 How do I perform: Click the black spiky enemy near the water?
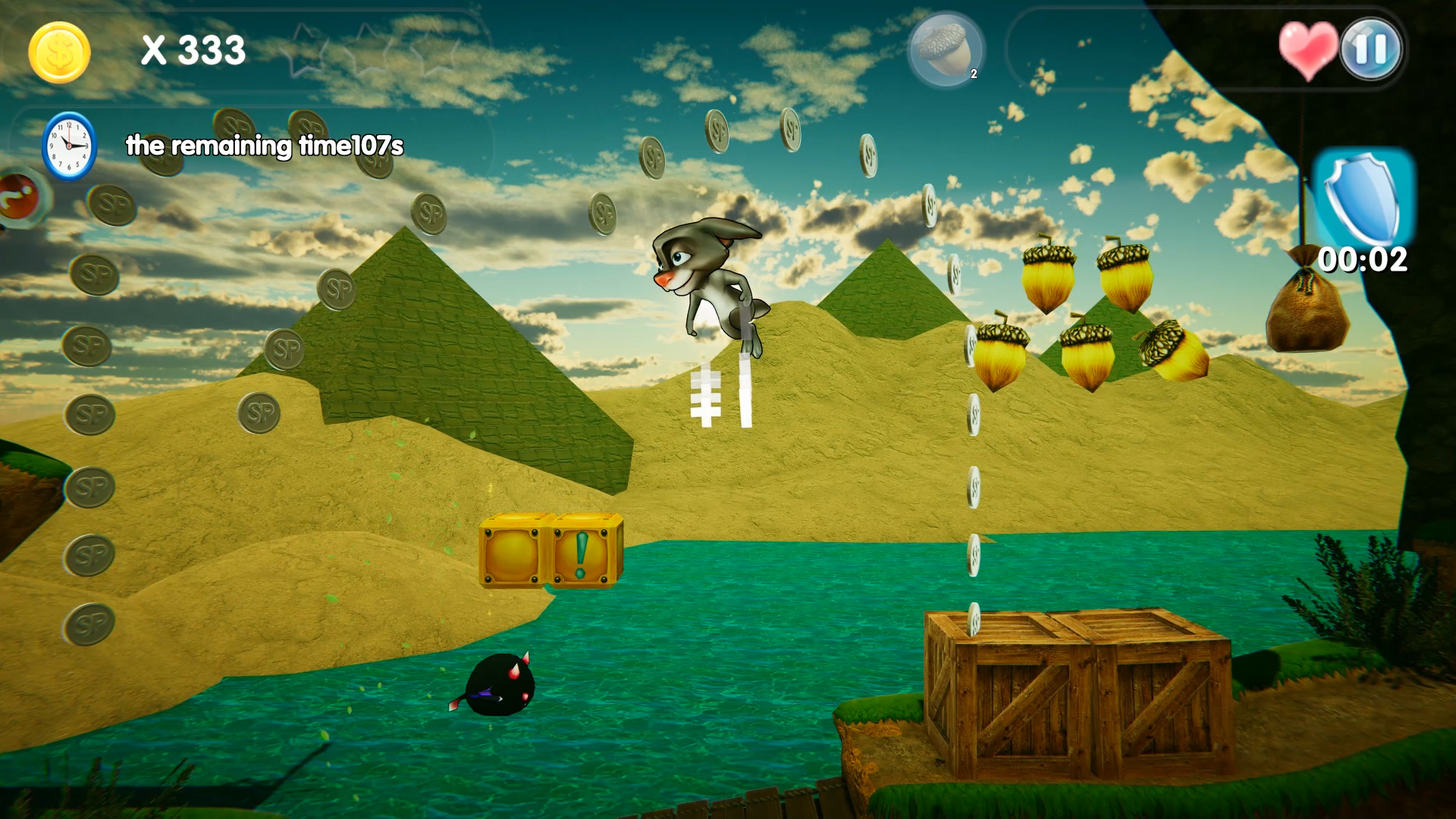pyautogui.click(x=500, y=686)
